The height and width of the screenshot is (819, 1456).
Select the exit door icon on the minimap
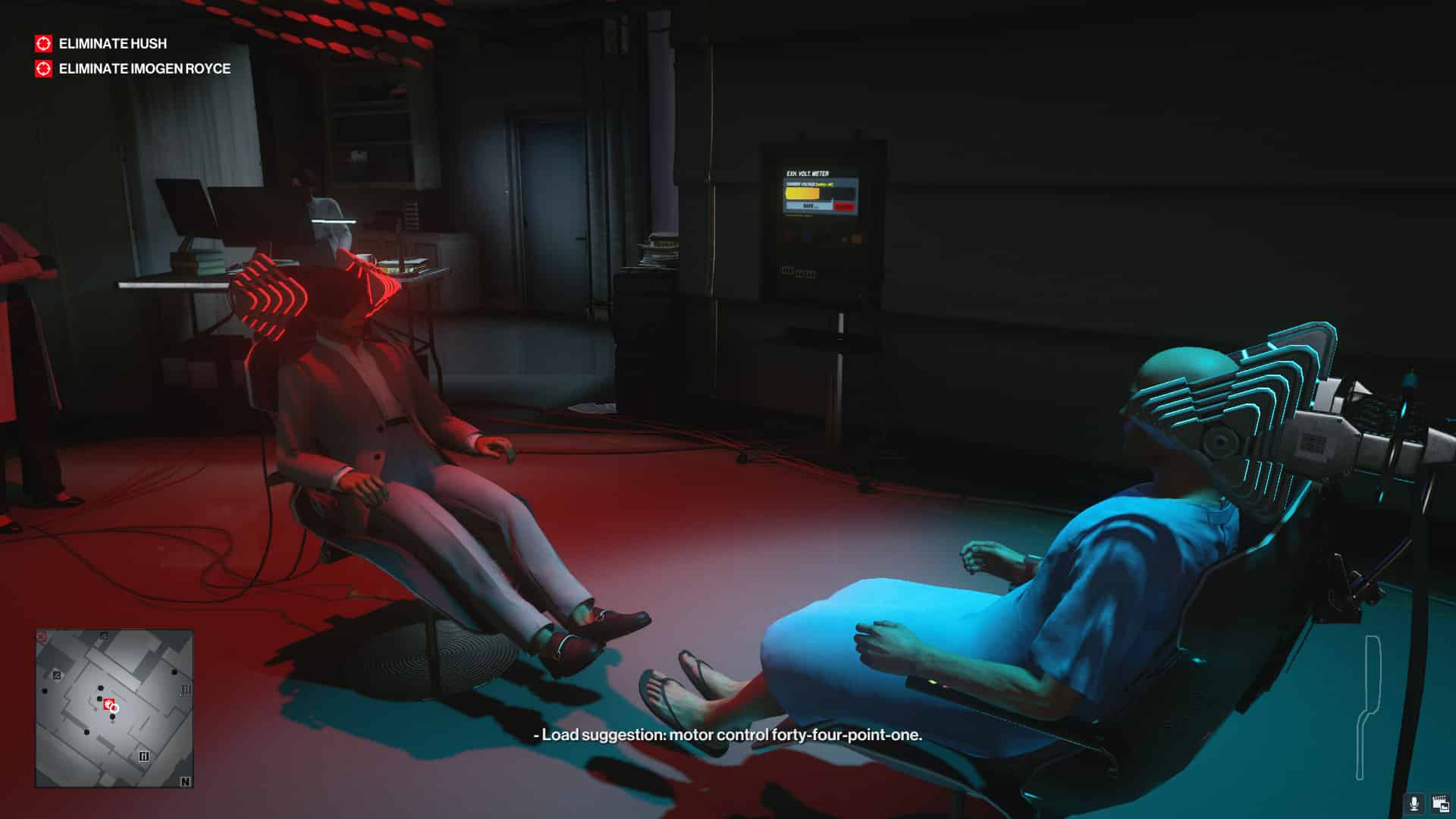point(57,675)
